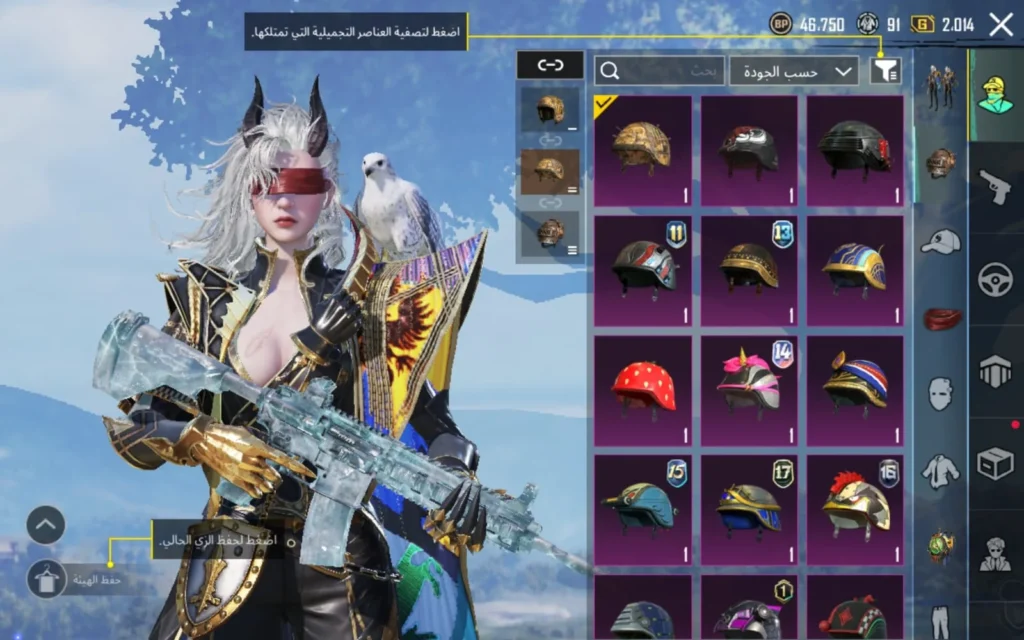This screenshot has width=1024, height=640.
Task: Open the red scarf accessory category
Action: [940, 318]
